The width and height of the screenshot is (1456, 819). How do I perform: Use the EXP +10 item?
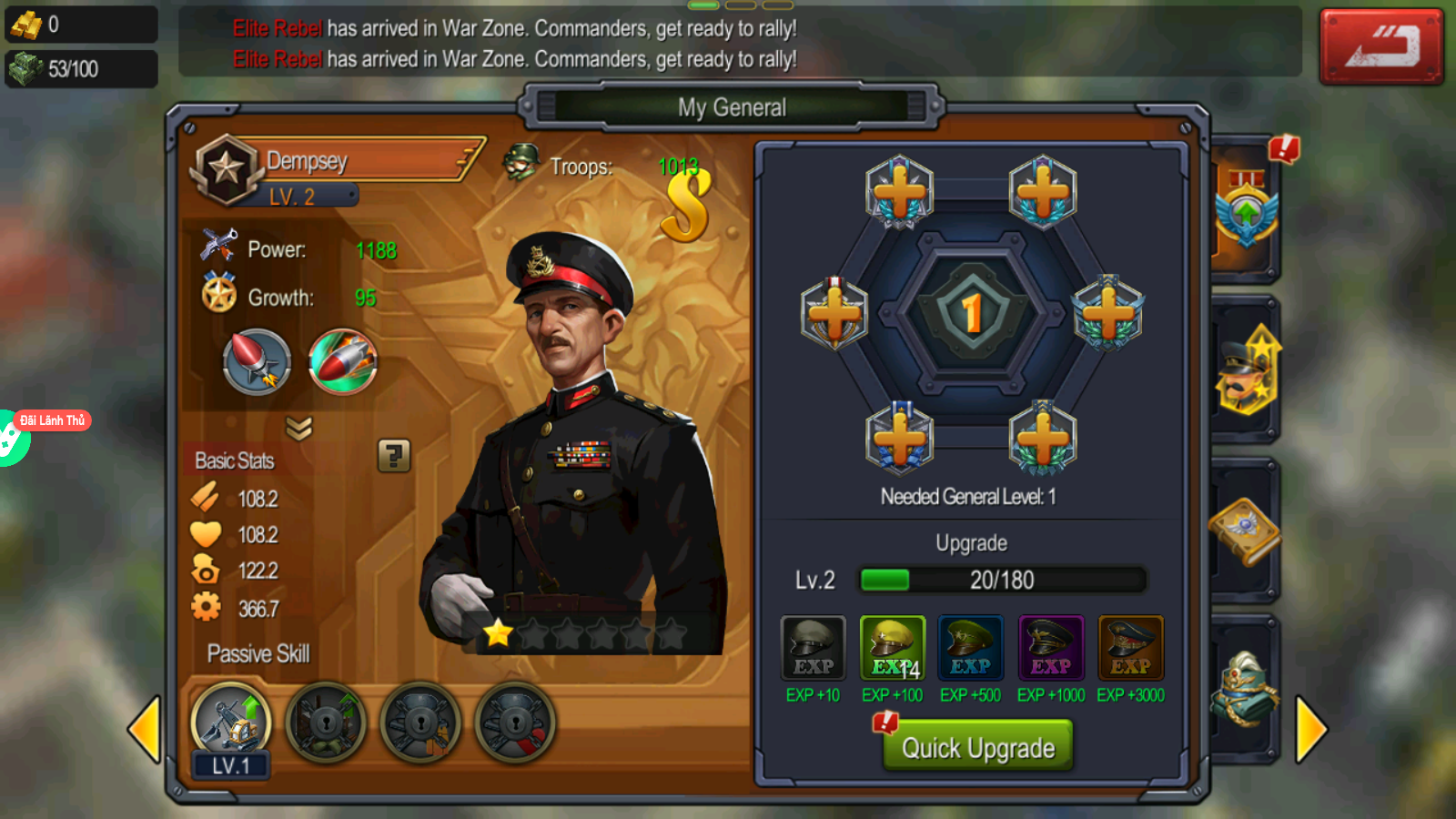813,649
